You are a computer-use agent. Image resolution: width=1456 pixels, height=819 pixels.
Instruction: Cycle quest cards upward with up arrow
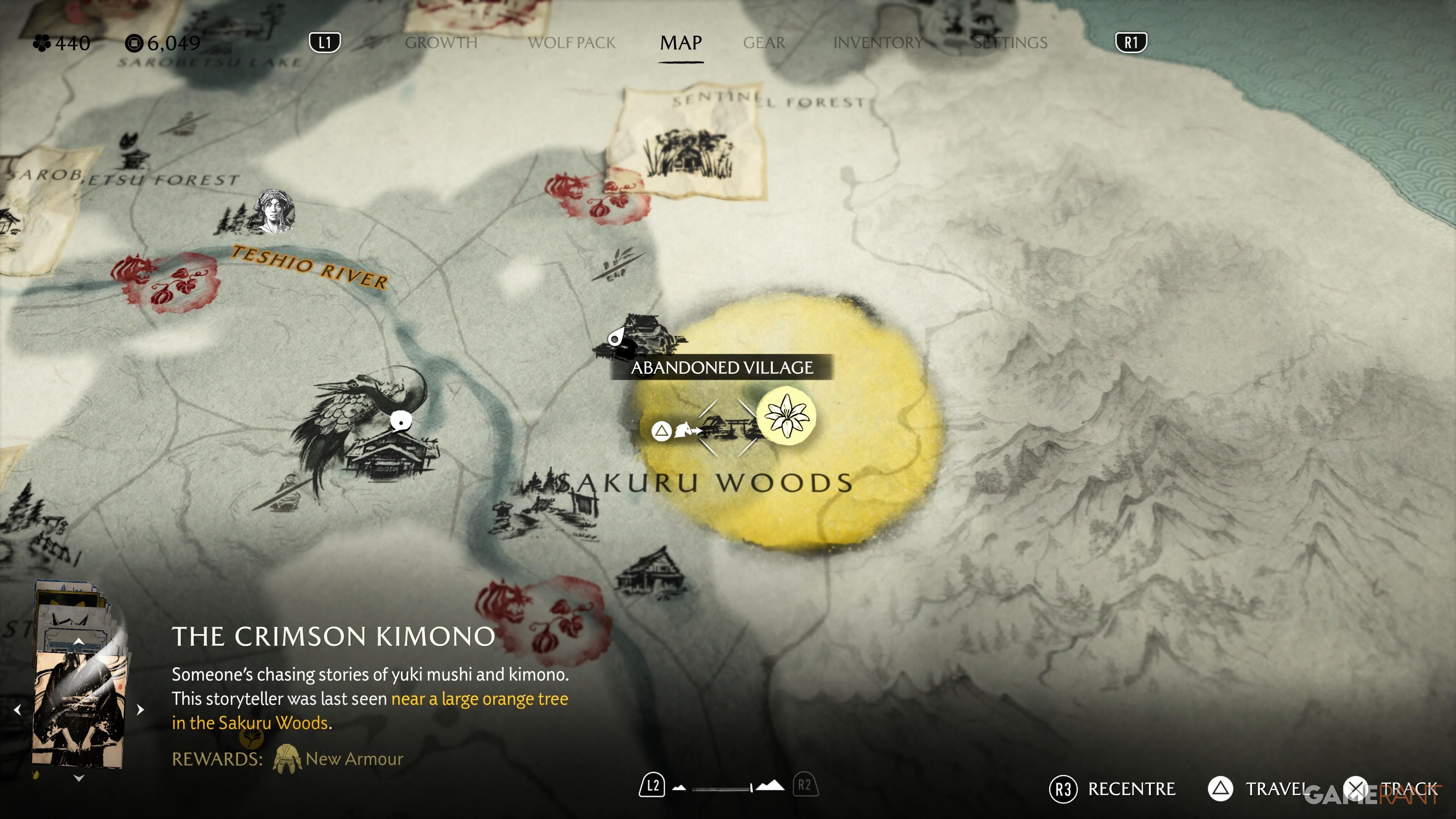pos(79,641)
